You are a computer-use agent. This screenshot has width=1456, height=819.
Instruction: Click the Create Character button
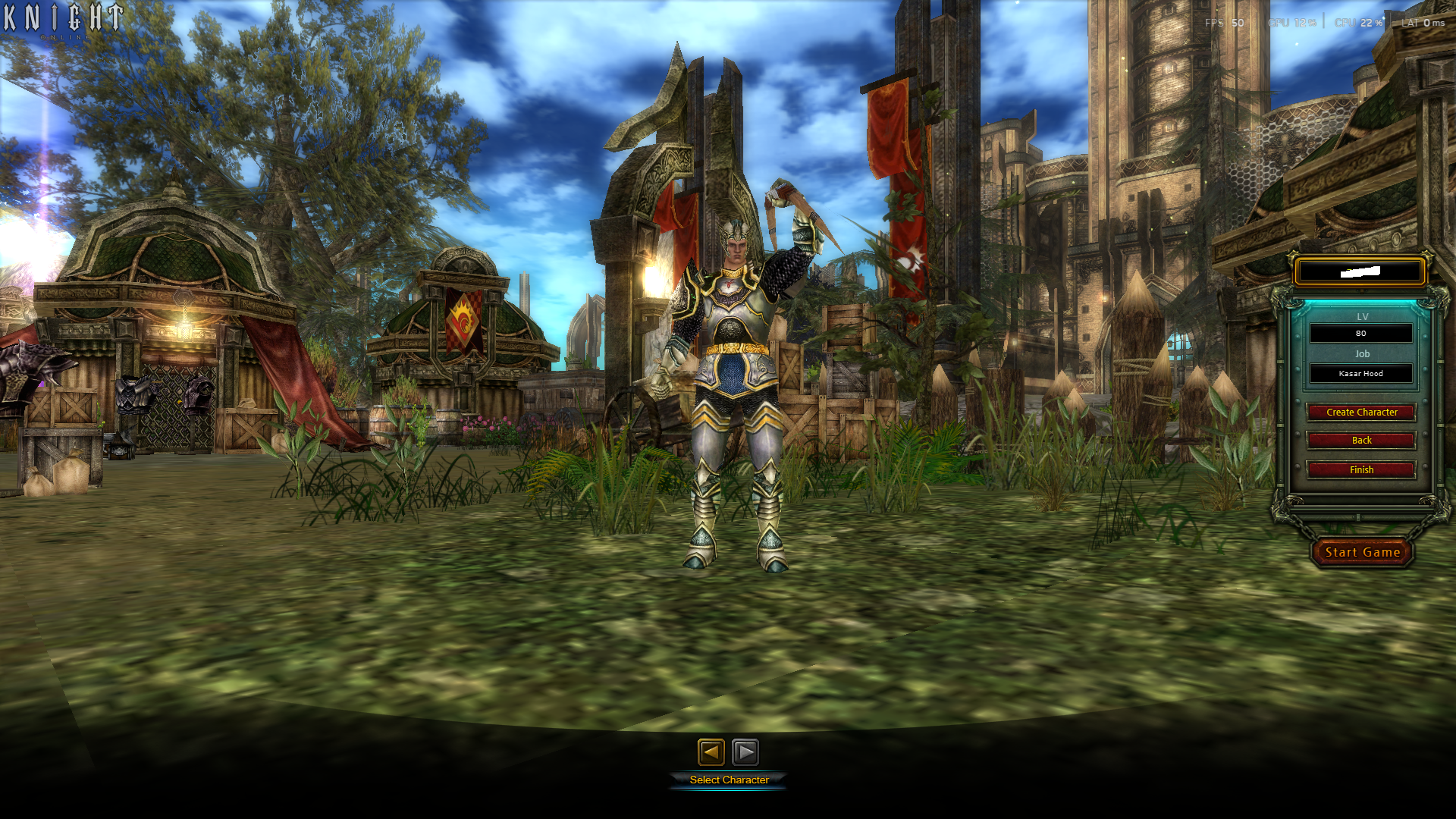pyautogui.click(x=1360, y=412)
